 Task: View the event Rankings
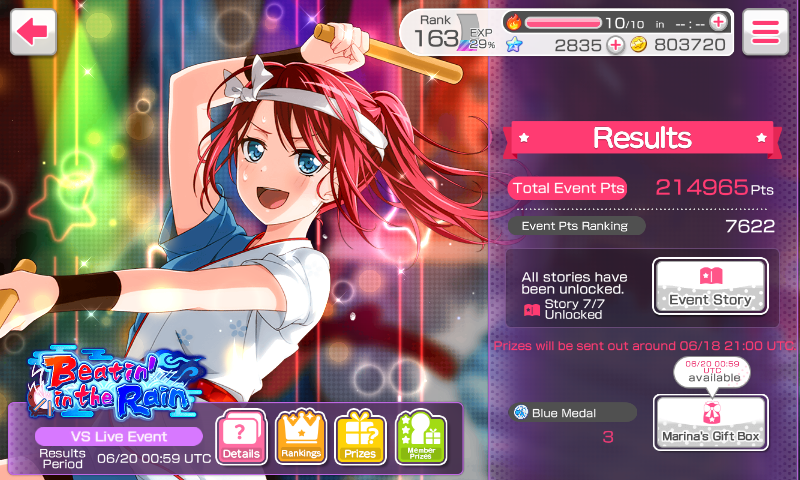point(301,438)
